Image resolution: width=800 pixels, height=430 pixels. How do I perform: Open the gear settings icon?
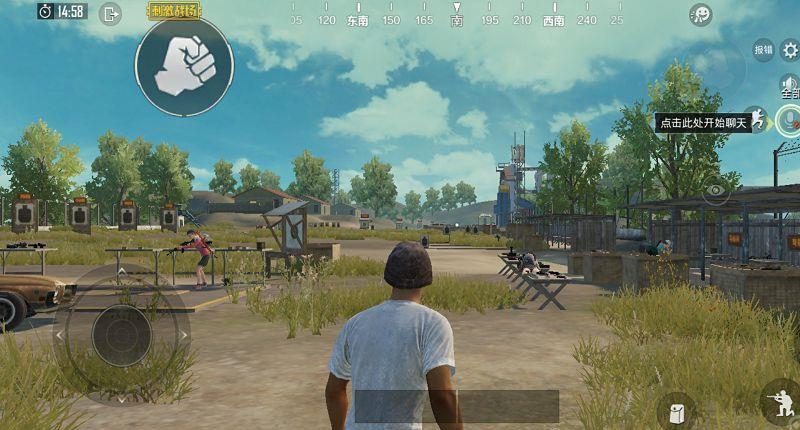coord(789,51)
